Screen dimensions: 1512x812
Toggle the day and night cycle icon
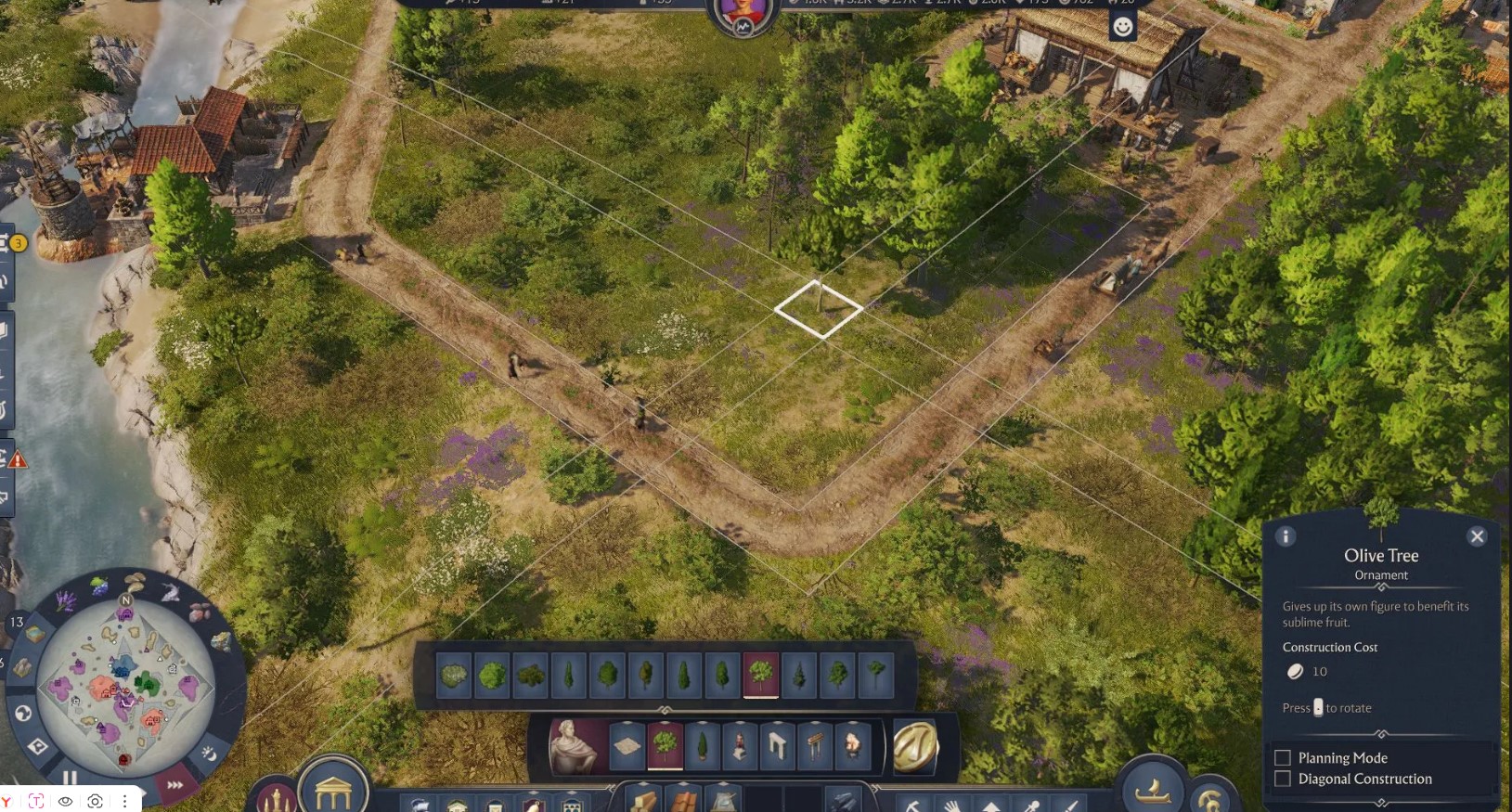point(210,754)
